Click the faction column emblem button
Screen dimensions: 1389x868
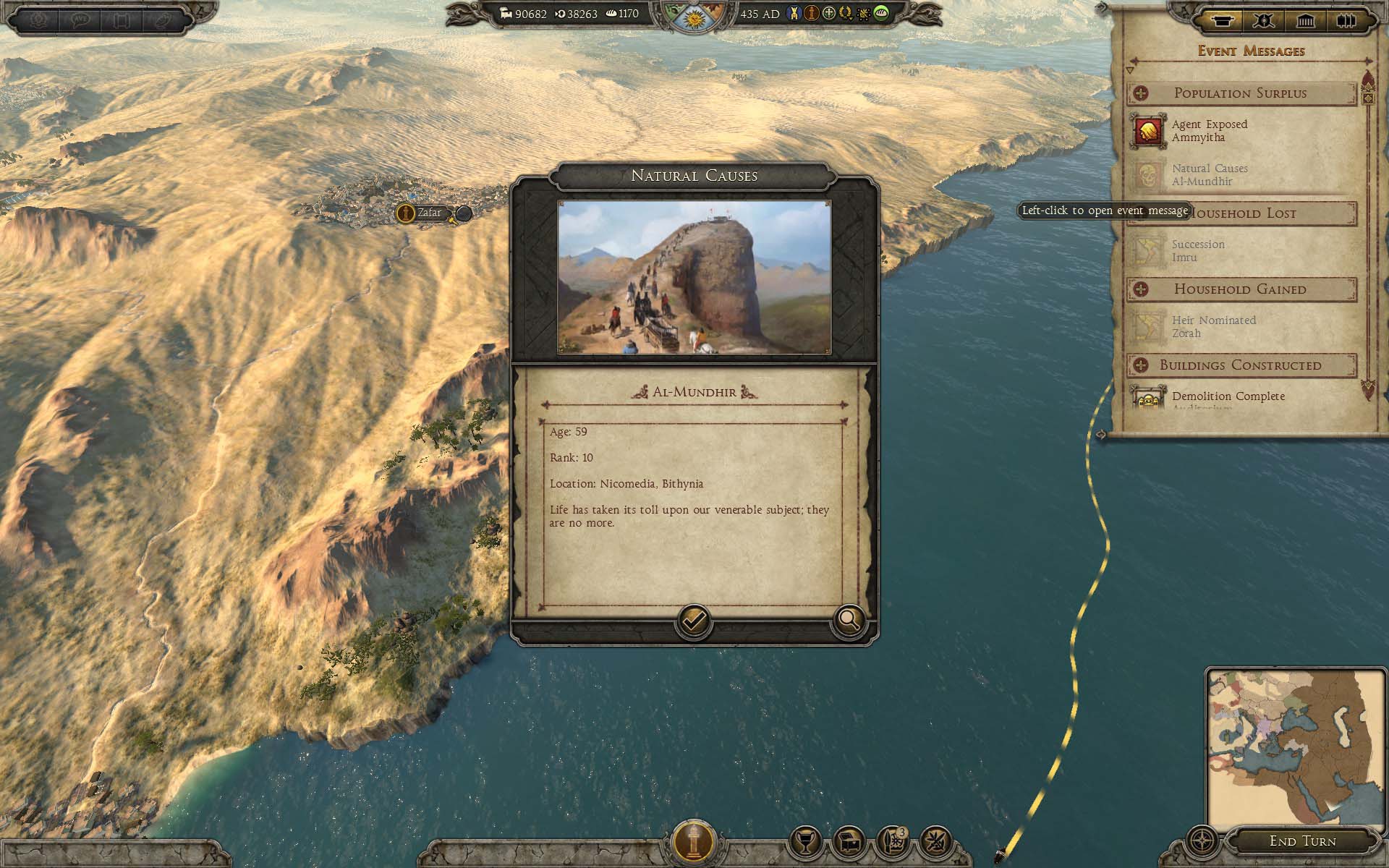(693, 842)
